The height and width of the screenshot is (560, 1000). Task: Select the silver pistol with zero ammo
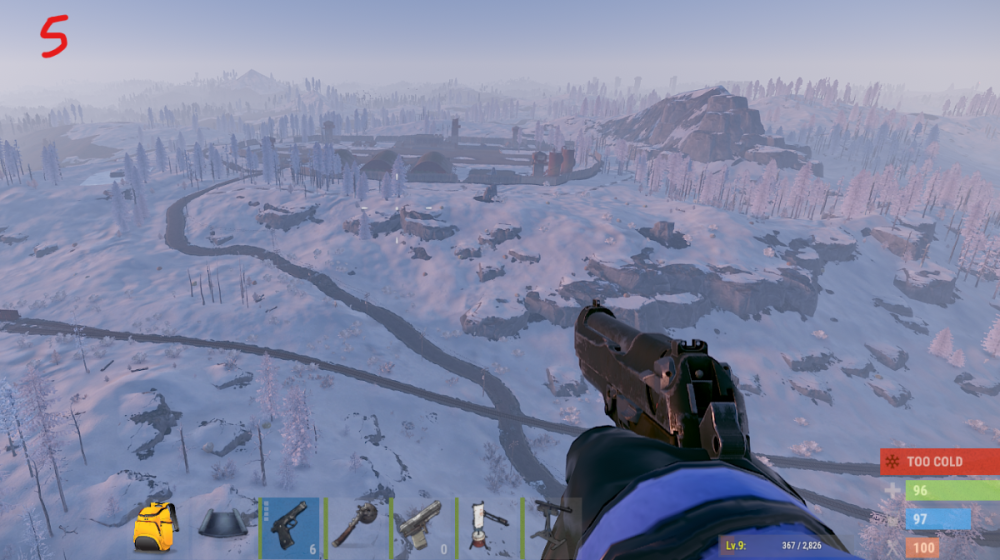(422, 526)
